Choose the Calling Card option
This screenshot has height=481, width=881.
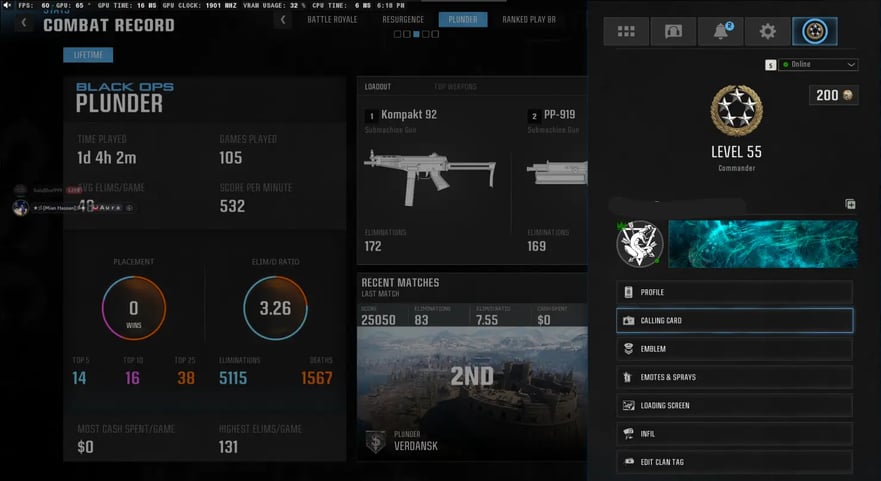point(734,320)
